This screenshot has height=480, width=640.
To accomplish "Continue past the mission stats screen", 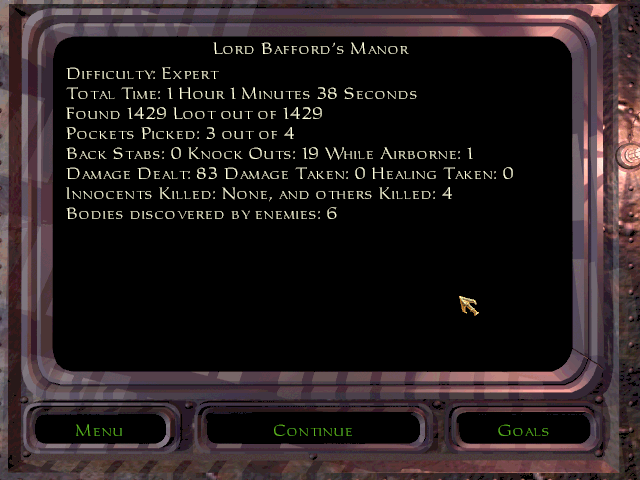I will tap(313, 431).
